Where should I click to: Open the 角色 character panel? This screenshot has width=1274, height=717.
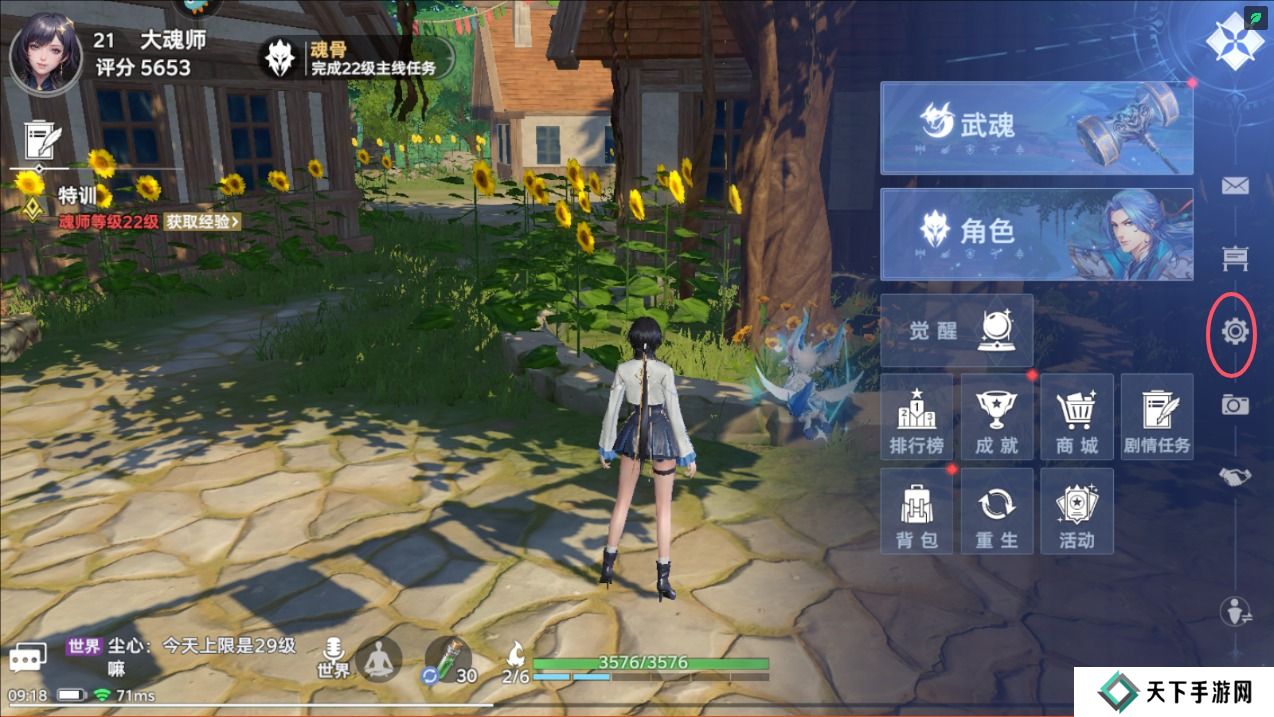[x=1036, y=234]
